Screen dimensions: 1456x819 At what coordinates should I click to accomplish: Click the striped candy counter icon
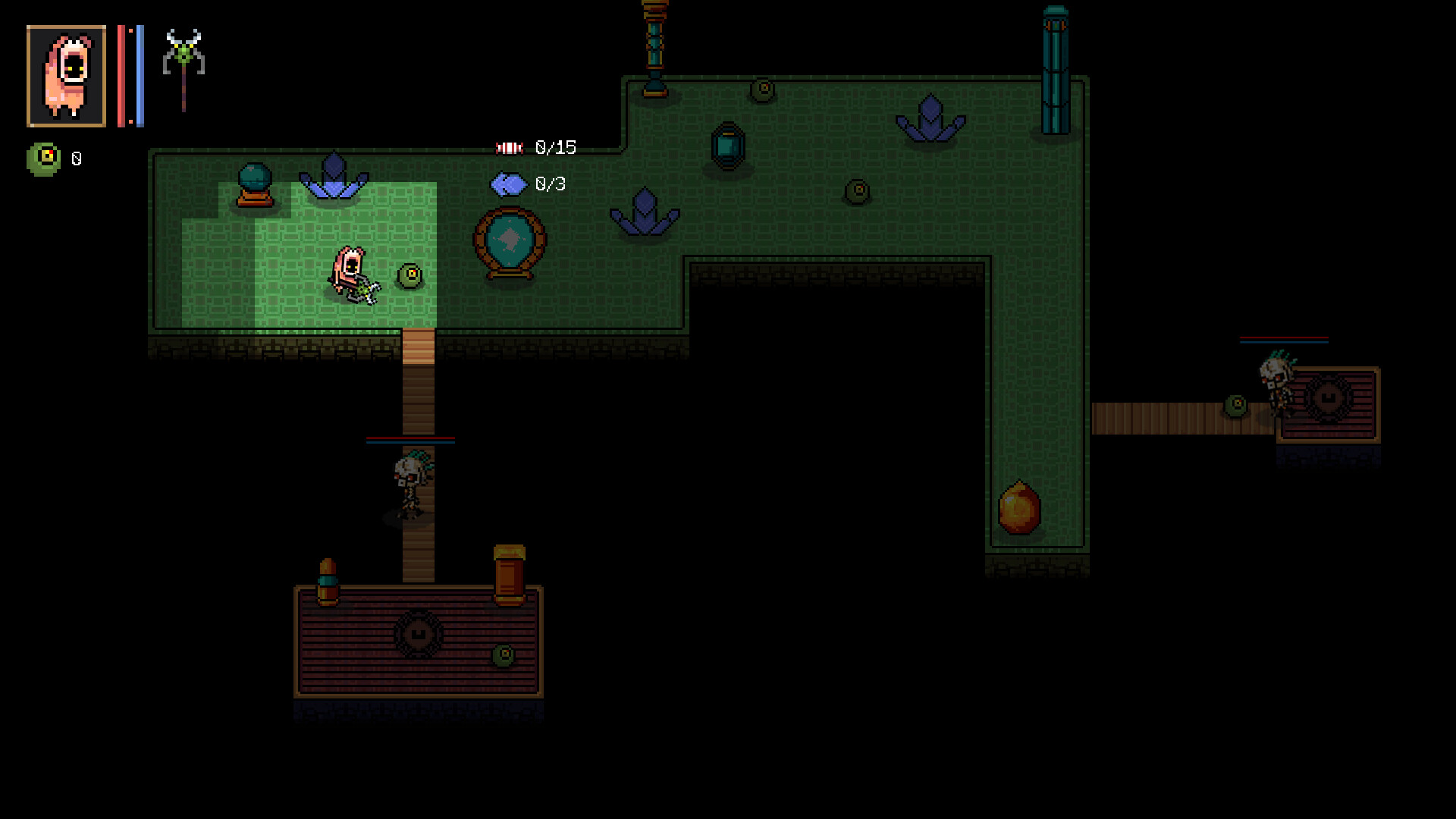pos(509,146)
